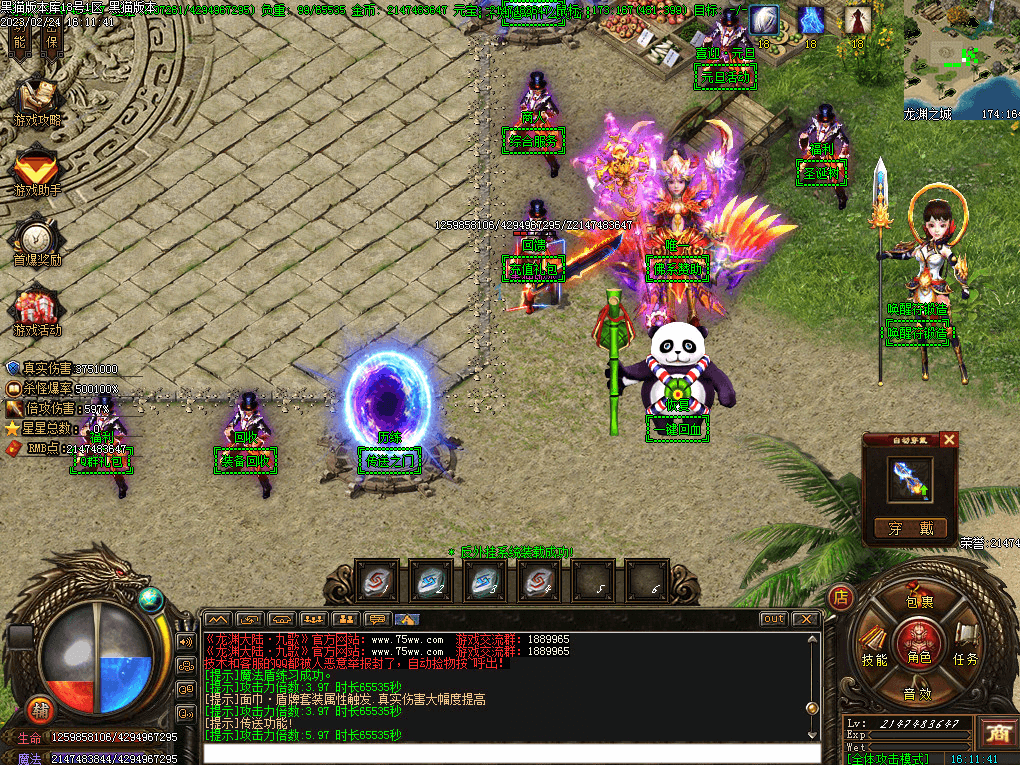Open the 龙渊之城 minimap
This screenshot has width=1020, height=765.
[961, 55]
